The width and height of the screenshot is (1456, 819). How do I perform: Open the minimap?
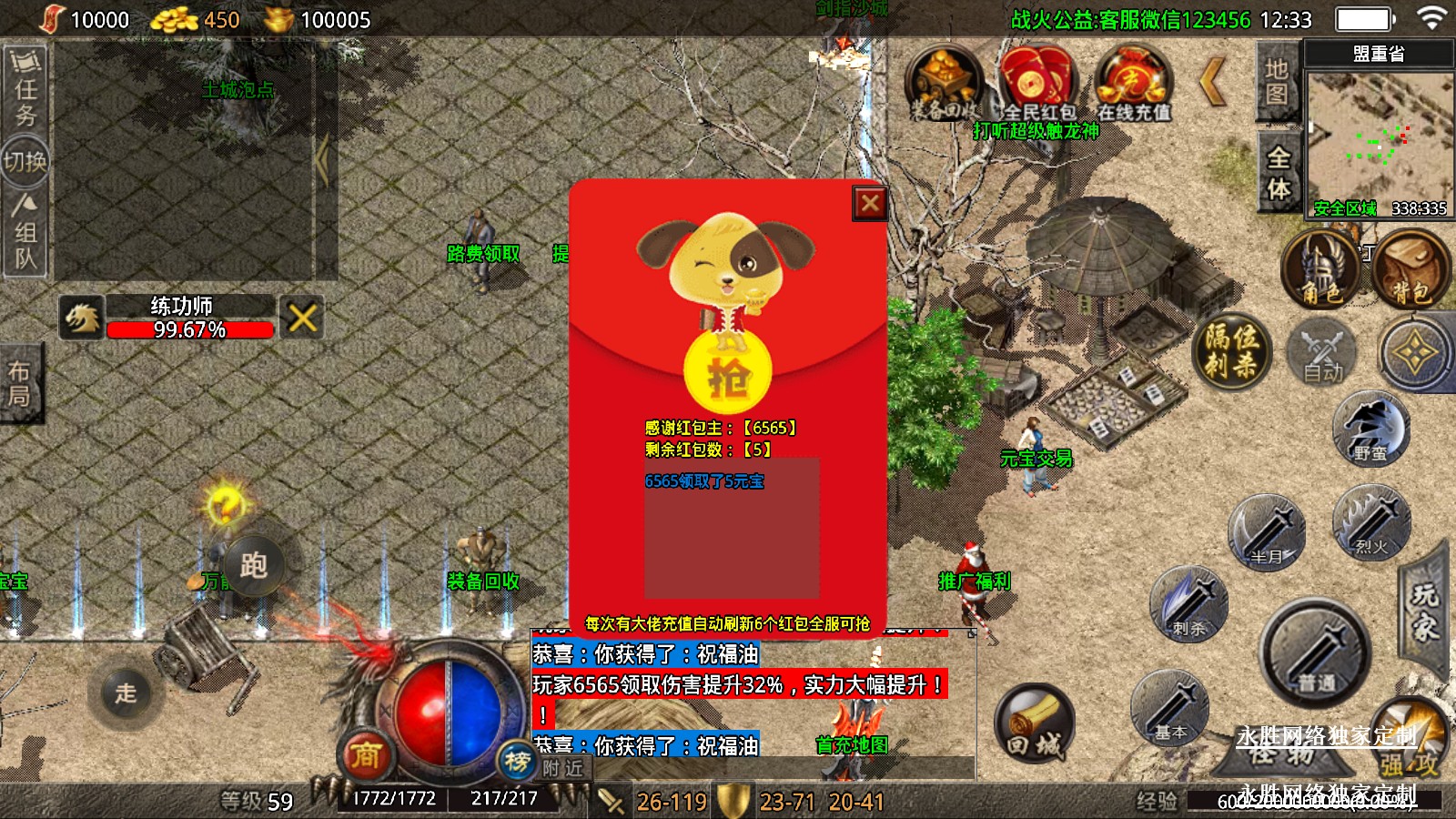pos(1379,141)
